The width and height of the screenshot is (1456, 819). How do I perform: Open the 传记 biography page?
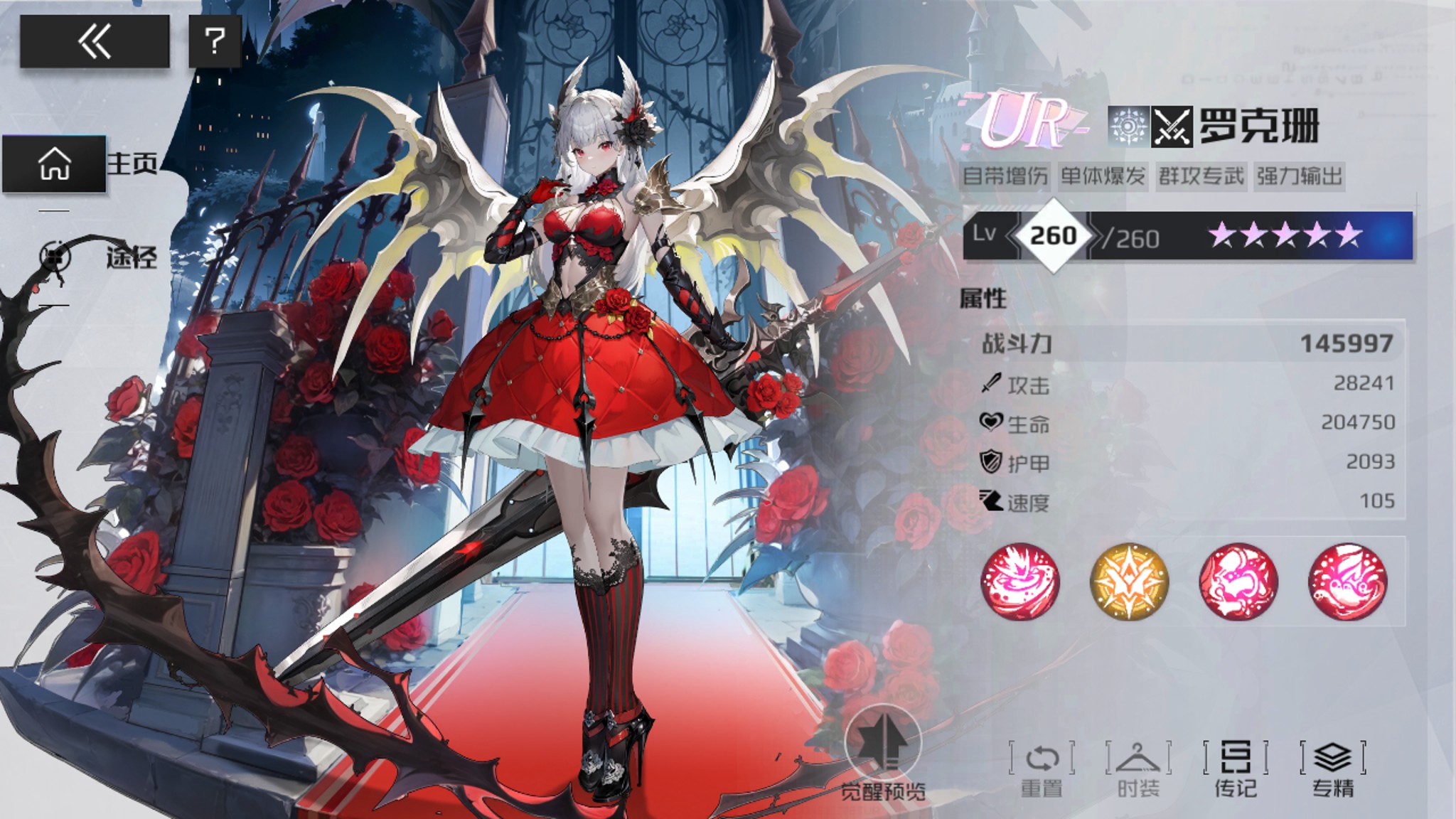click(1236, 768)
